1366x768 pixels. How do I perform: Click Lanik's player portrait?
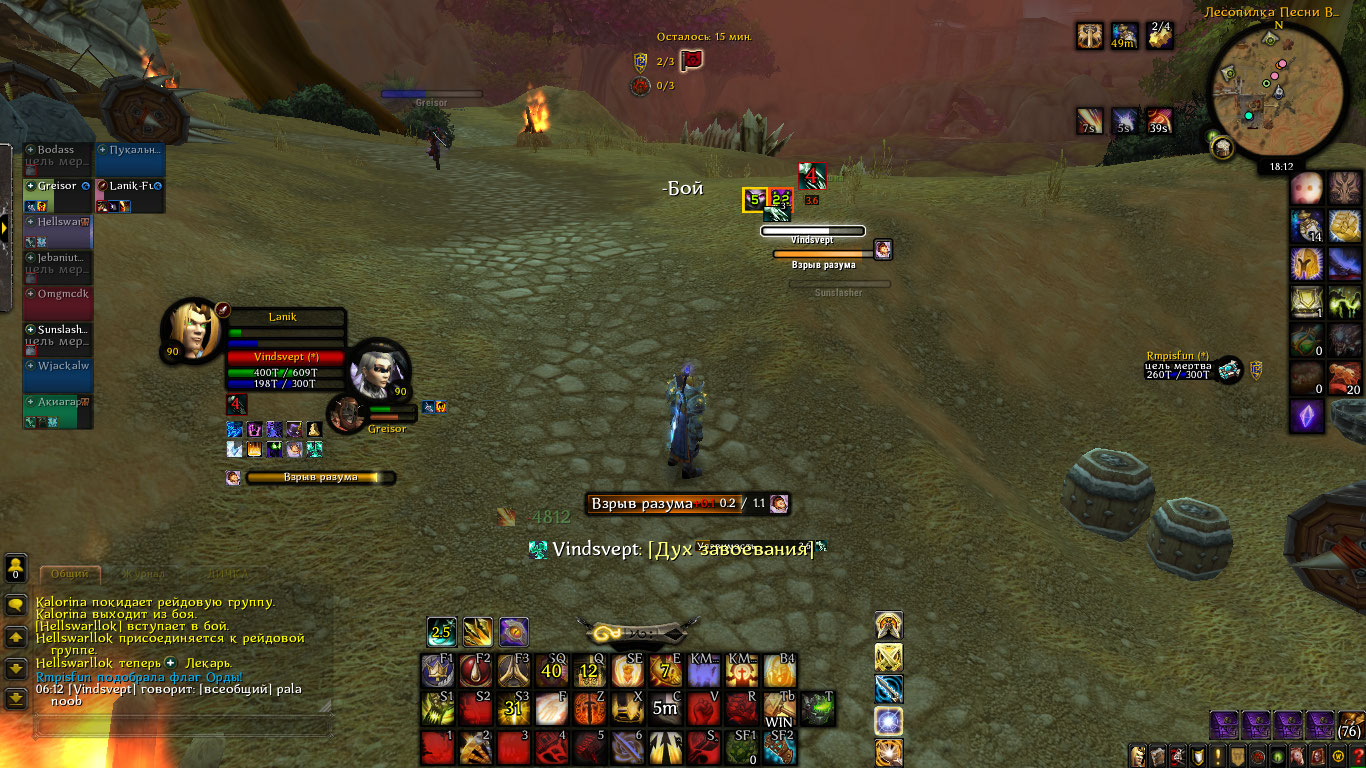[x=191, y=328]
